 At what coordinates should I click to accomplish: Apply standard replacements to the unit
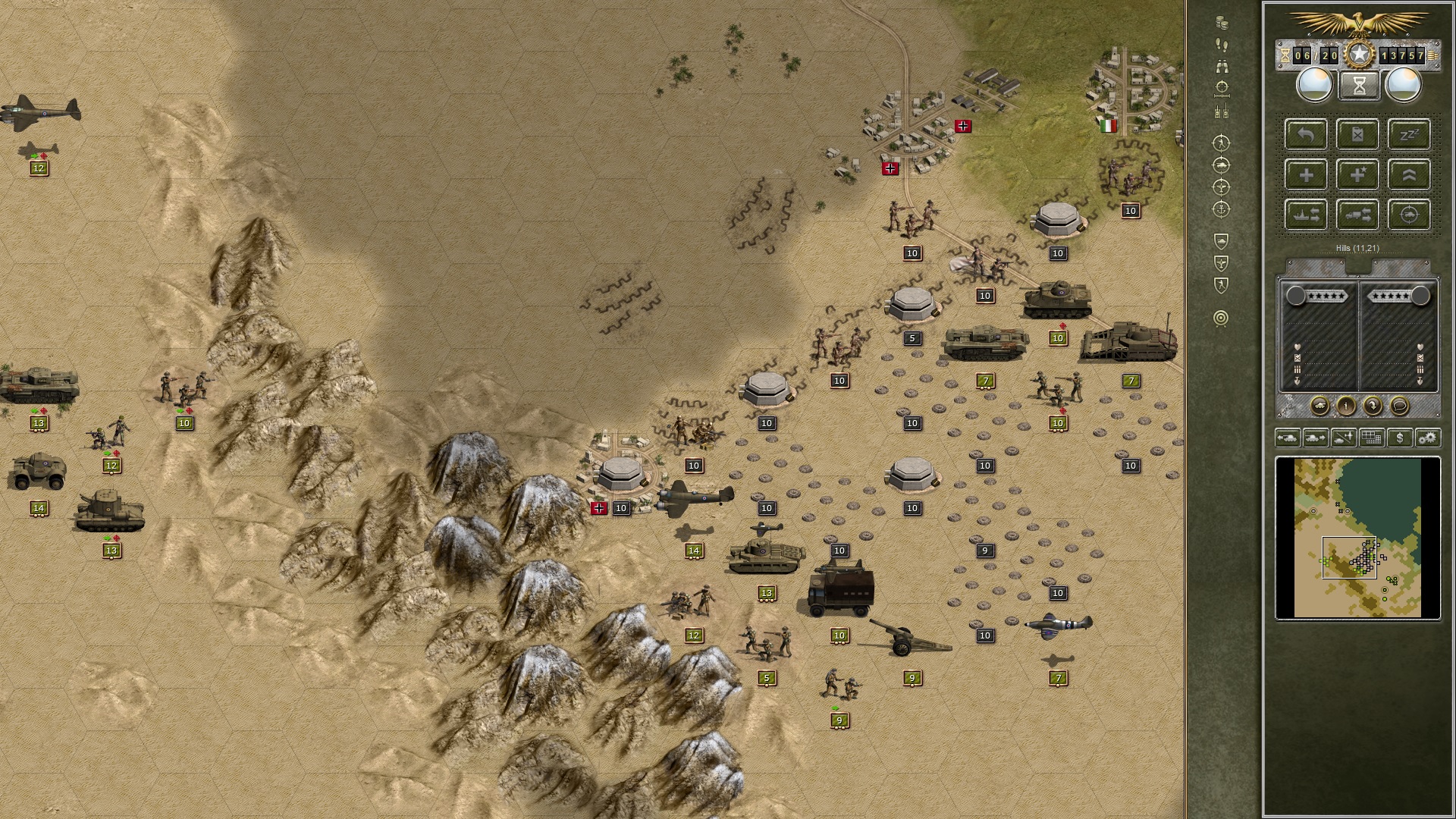coord(1305,175)
